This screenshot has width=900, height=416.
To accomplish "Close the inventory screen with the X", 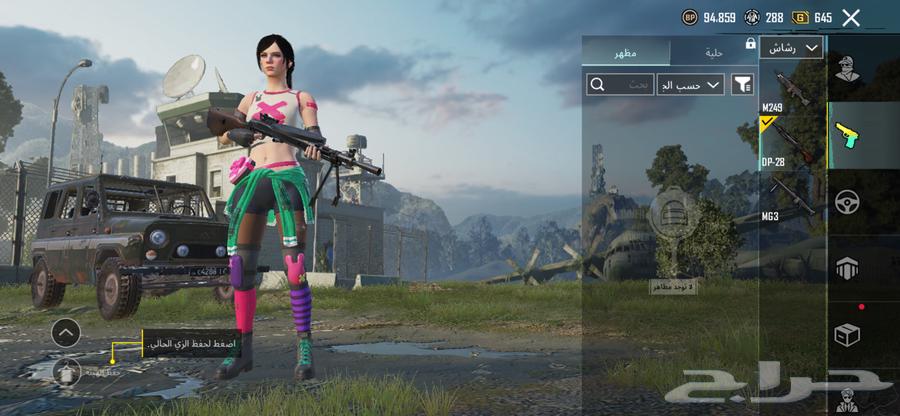I will tap(851, 17).
